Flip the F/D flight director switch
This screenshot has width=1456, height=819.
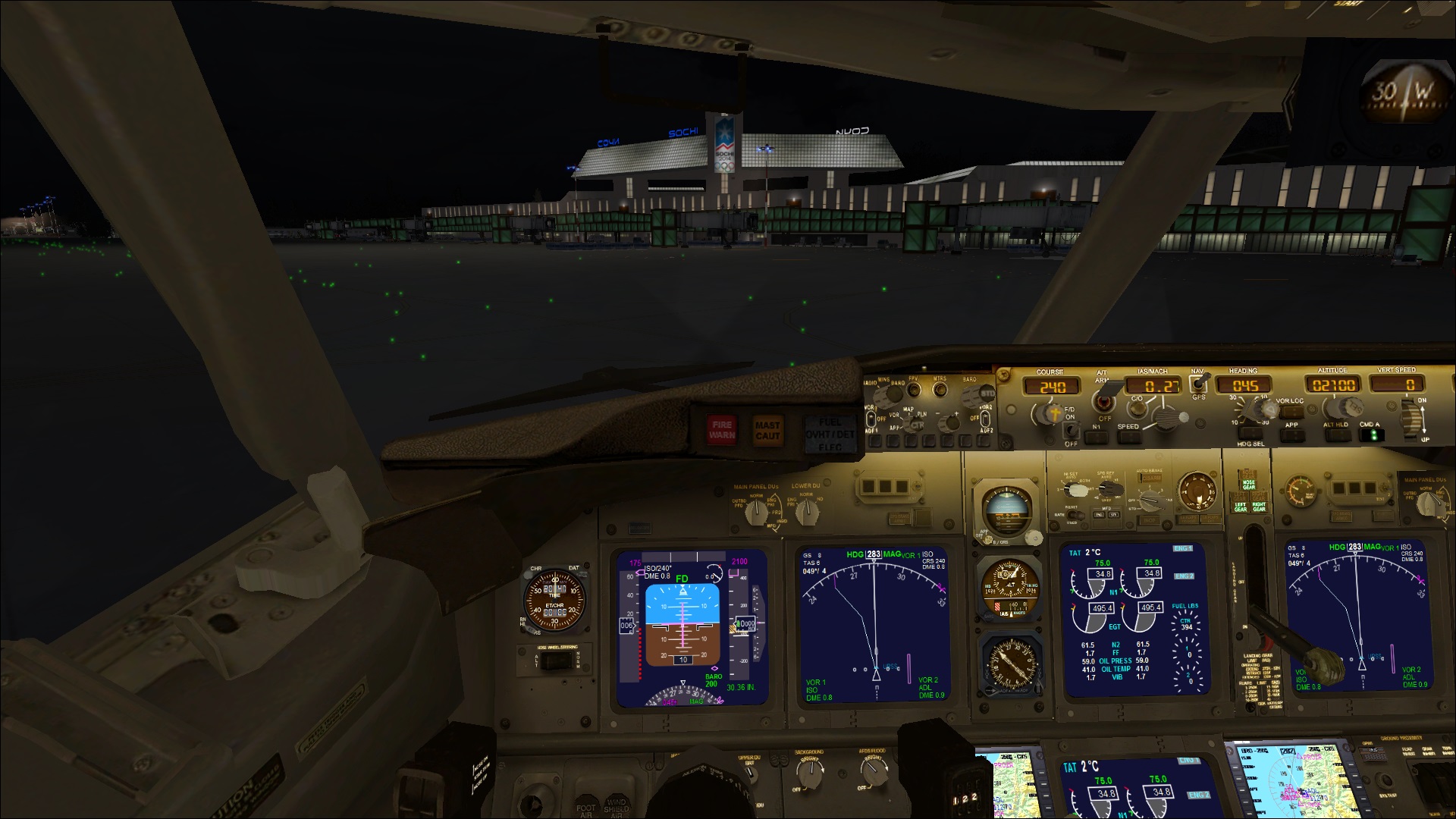tap(1071, 429)
